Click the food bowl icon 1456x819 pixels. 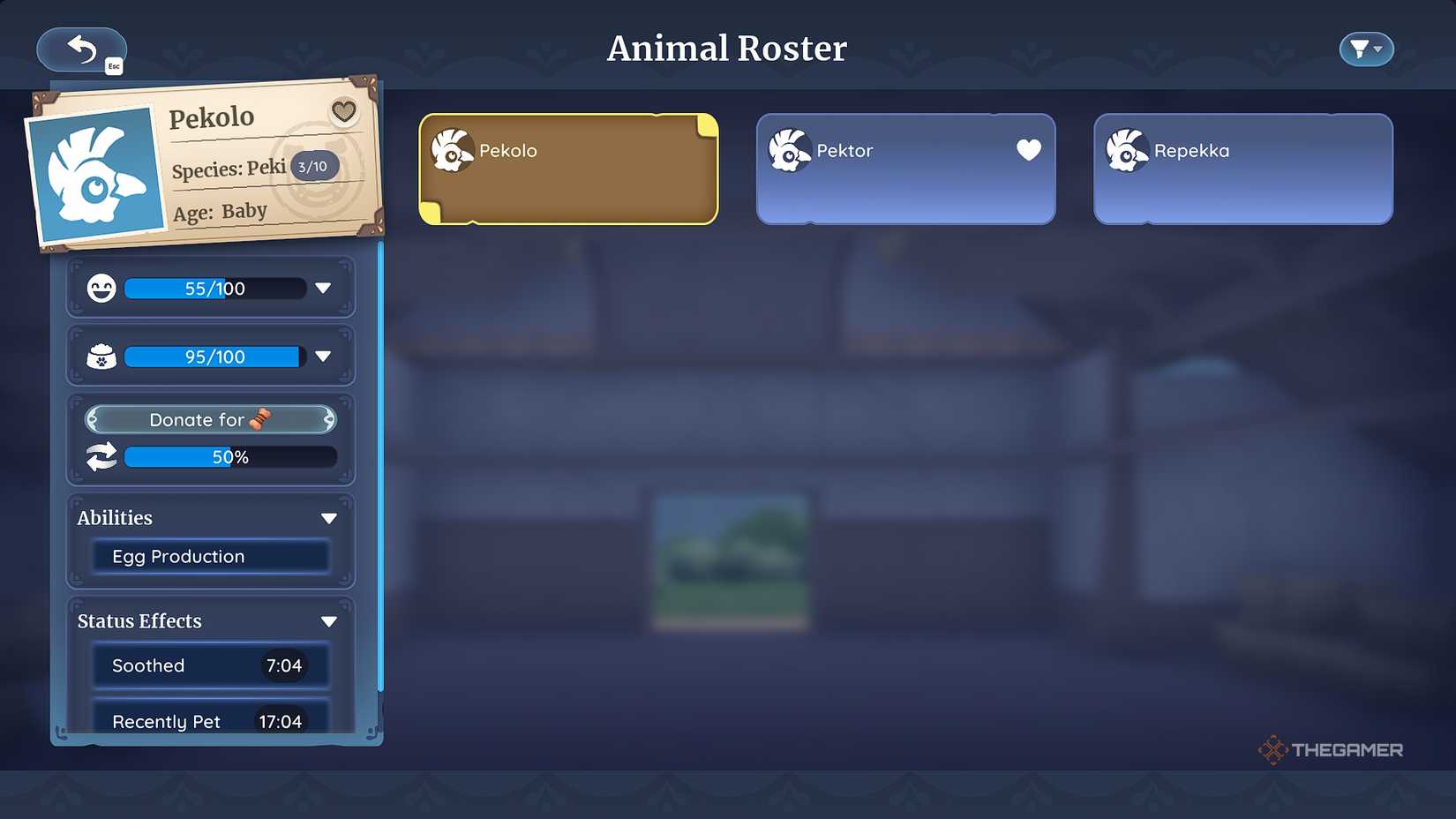point(101,356)
